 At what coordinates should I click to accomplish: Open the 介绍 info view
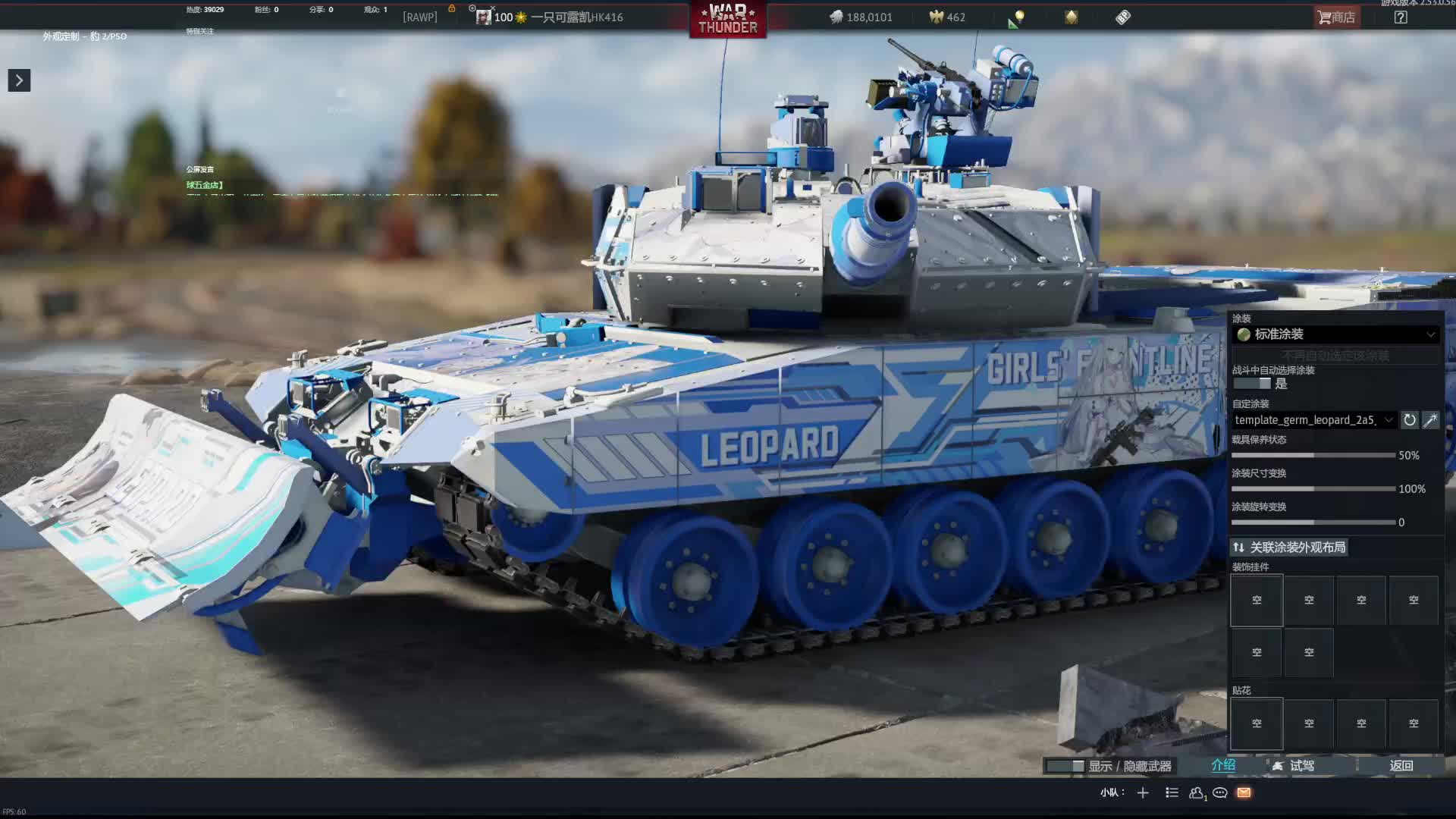pyautogui.click(x=1223, y=766)
